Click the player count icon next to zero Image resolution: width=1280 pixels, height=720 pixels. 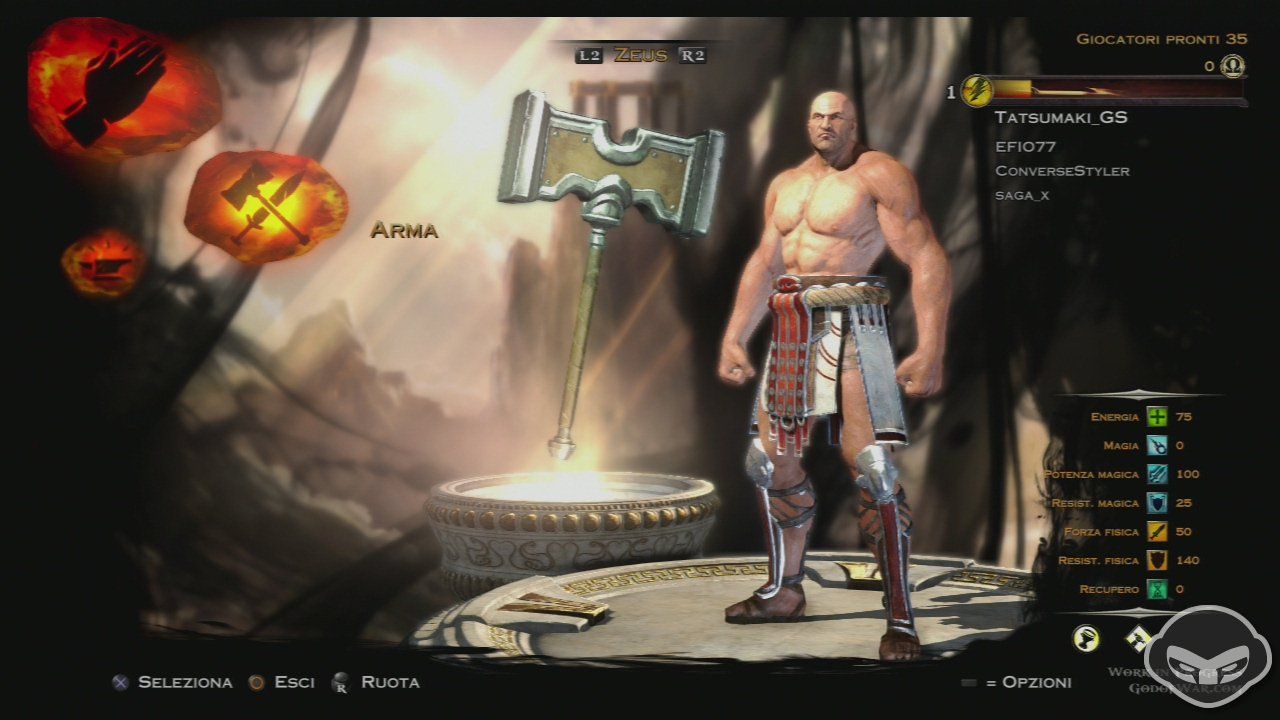pyautogui.click(x=1233, y=66)
